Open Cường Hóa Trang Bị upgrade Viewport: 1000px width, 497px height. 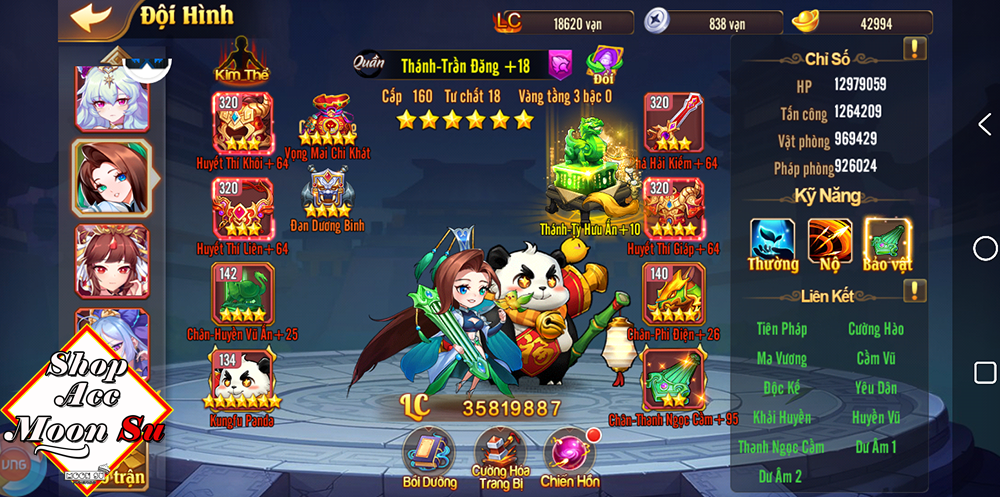pyautogui.click(x=500, y=449)
